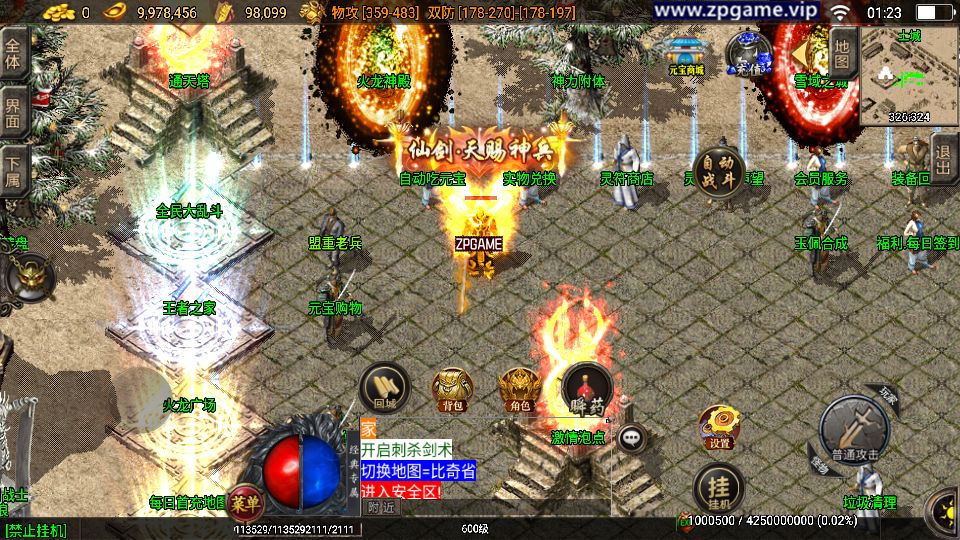The height and width of the screenshot is (540, 960).
Task: Tap the 退出 exit button
Action: (x=943, y=160)
